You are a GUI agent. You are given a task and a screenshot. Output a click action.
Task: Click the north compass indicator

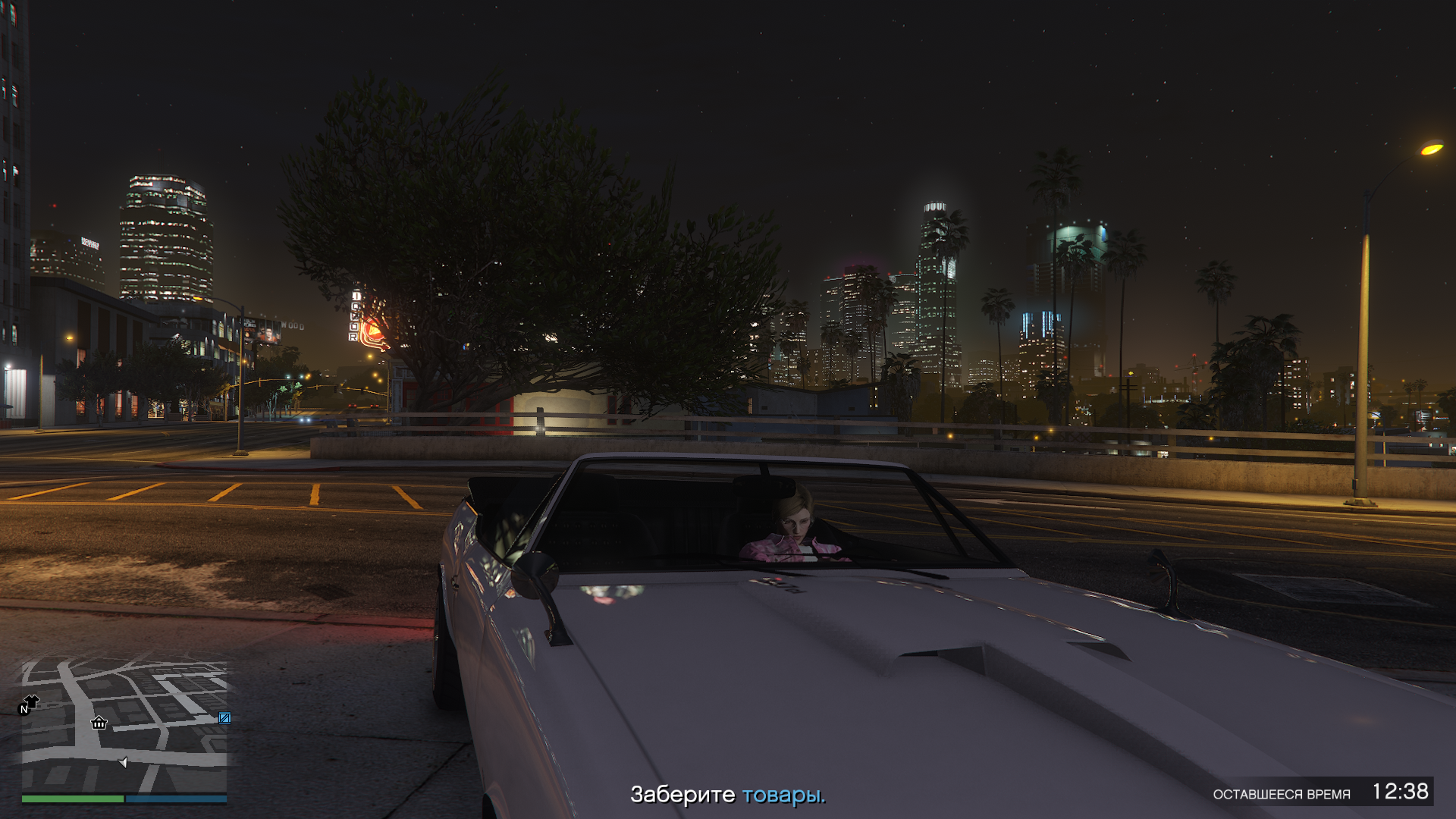(x=24, y=710)
